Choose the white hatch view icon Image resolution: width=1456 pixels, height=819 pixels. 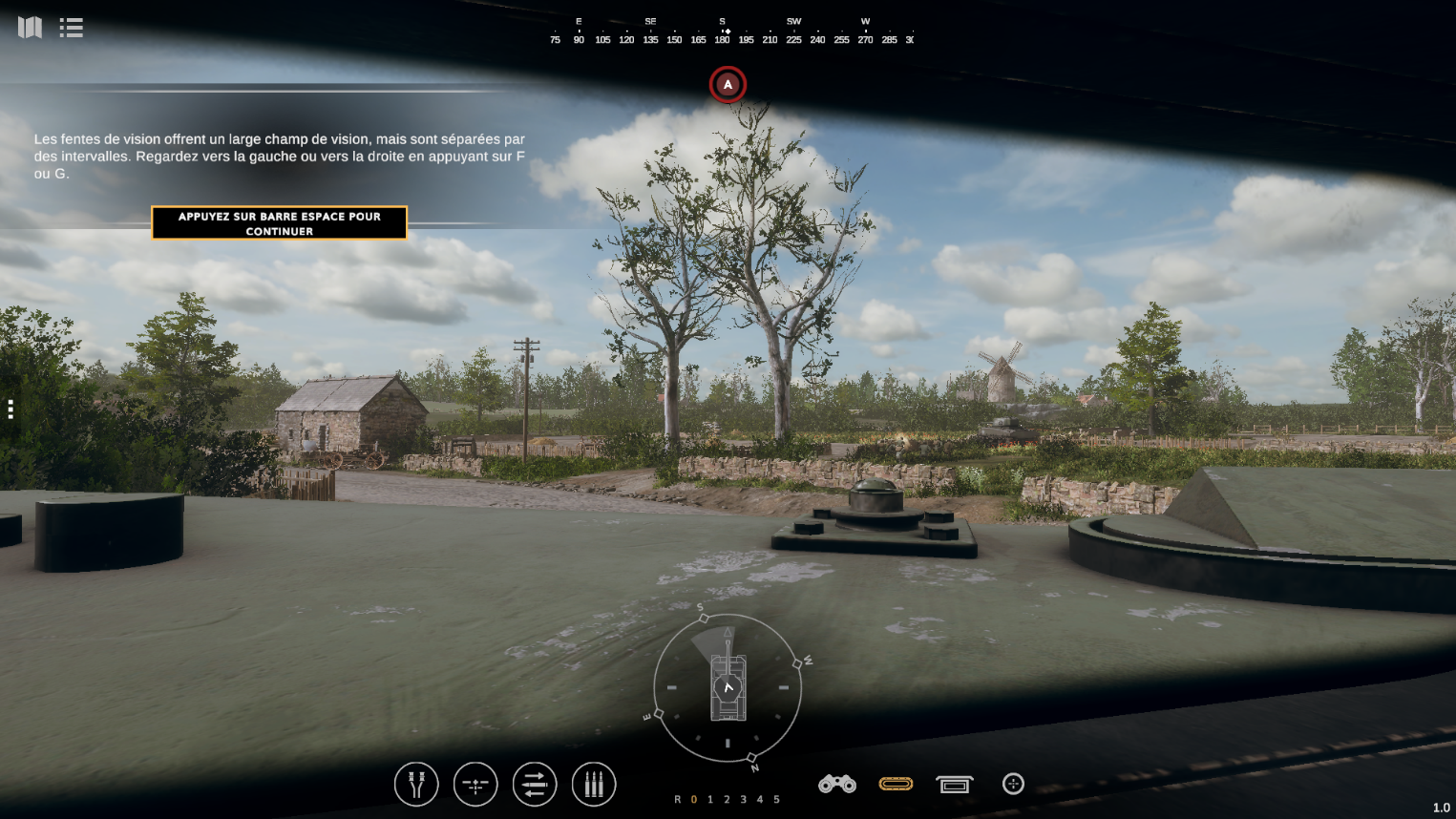pyautogui.click(x=955, y=785)
